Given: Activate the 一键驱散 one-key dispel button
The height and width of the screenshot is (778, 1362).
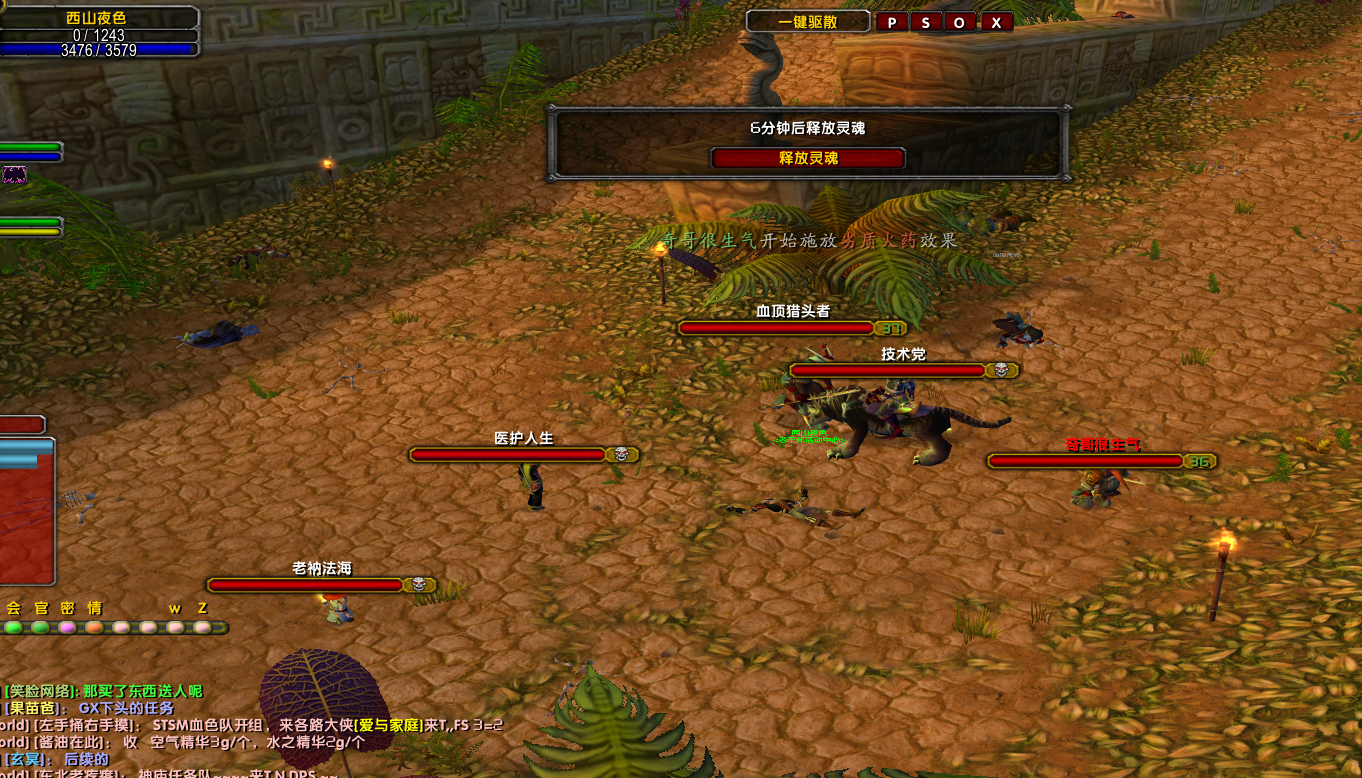Looking at the screenshot, I should (x=807, y=22).
